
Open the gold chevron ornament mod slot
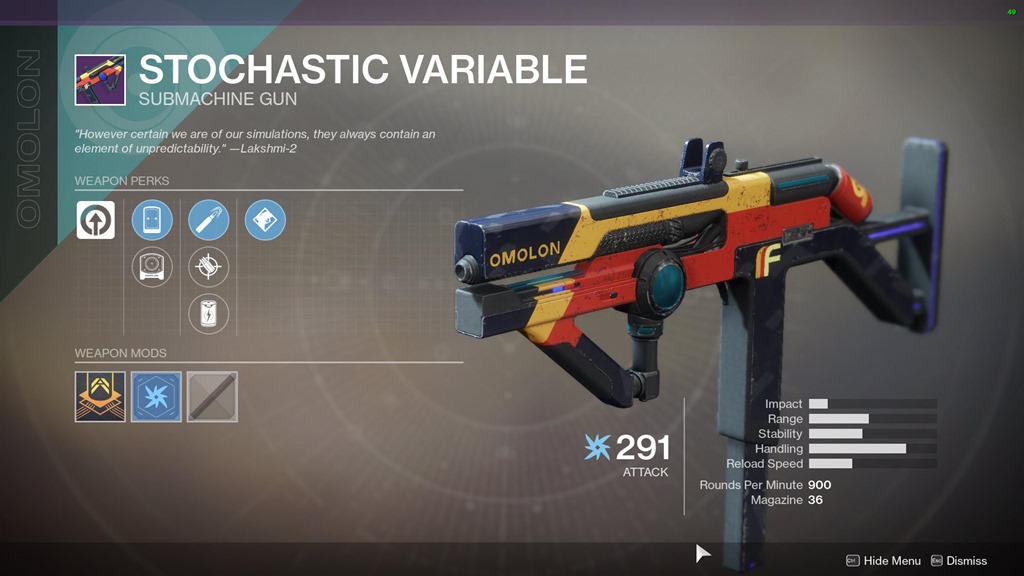tap(100, 397)
